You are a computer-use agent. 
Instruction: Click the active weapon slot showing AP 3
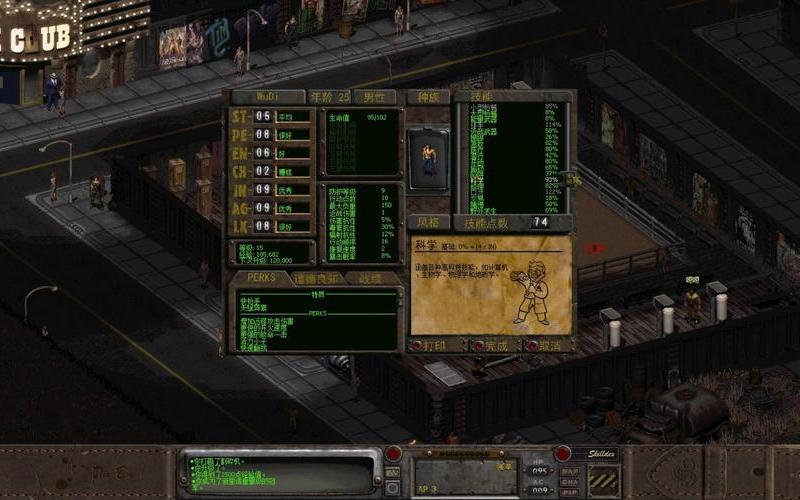pyautogui.click(x=465, y=476)
